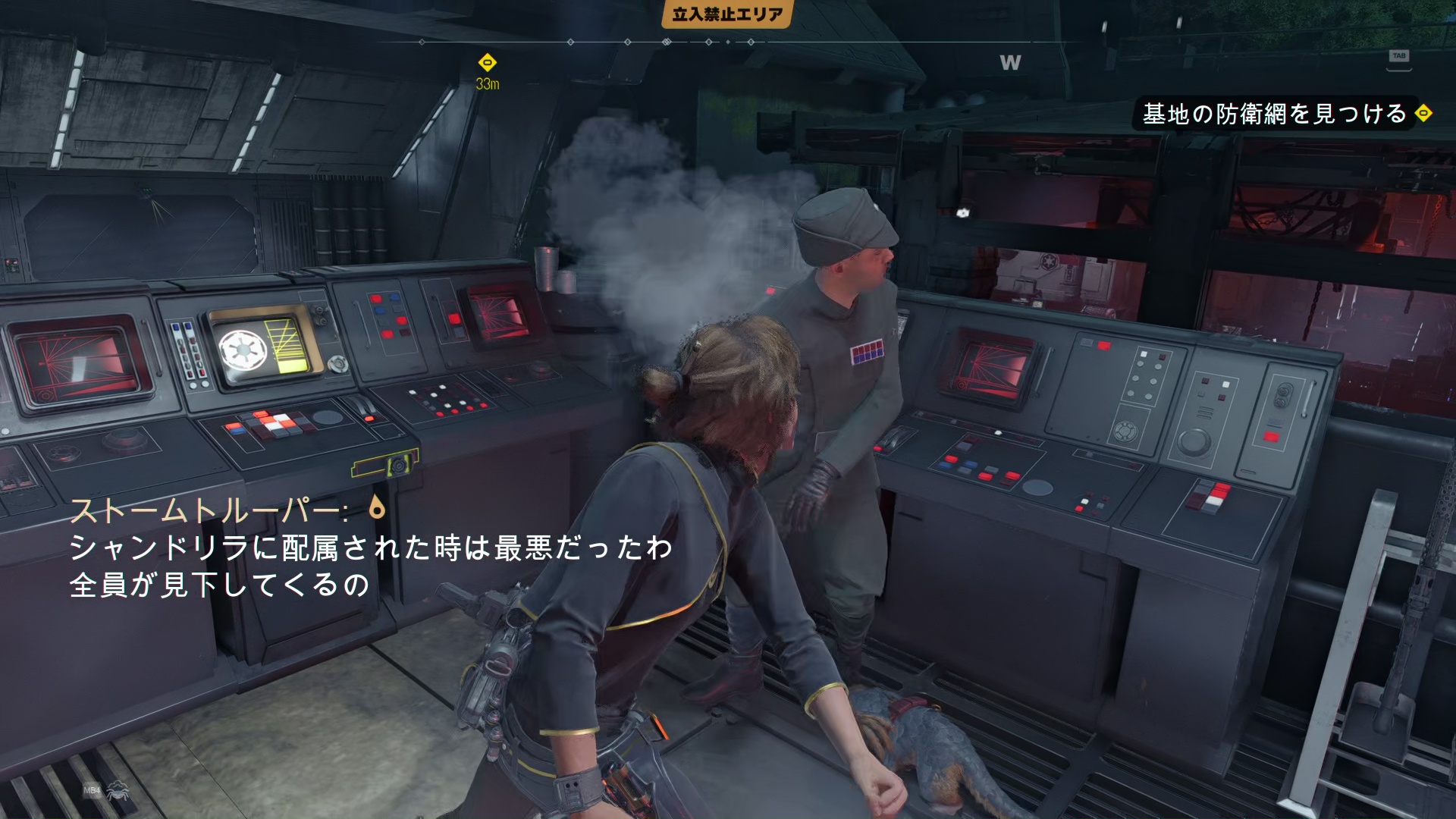Click the 立入禁止エリア restricted area banner
This screenshot has height=819, width=1456.
click(727, 14)
